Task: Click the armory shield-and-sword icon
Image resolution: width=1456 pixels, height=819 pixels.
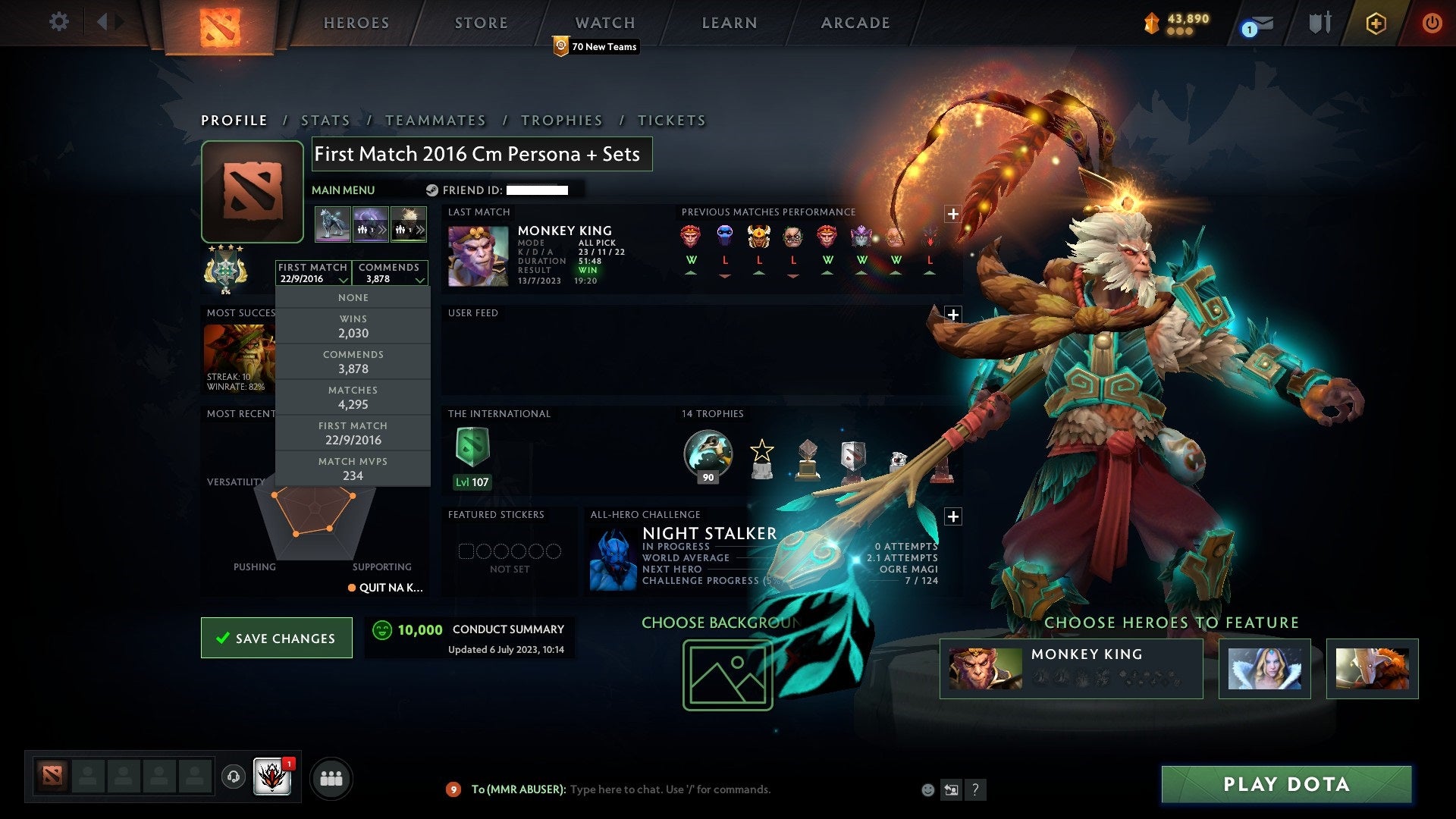Action: pos(1318,23)
